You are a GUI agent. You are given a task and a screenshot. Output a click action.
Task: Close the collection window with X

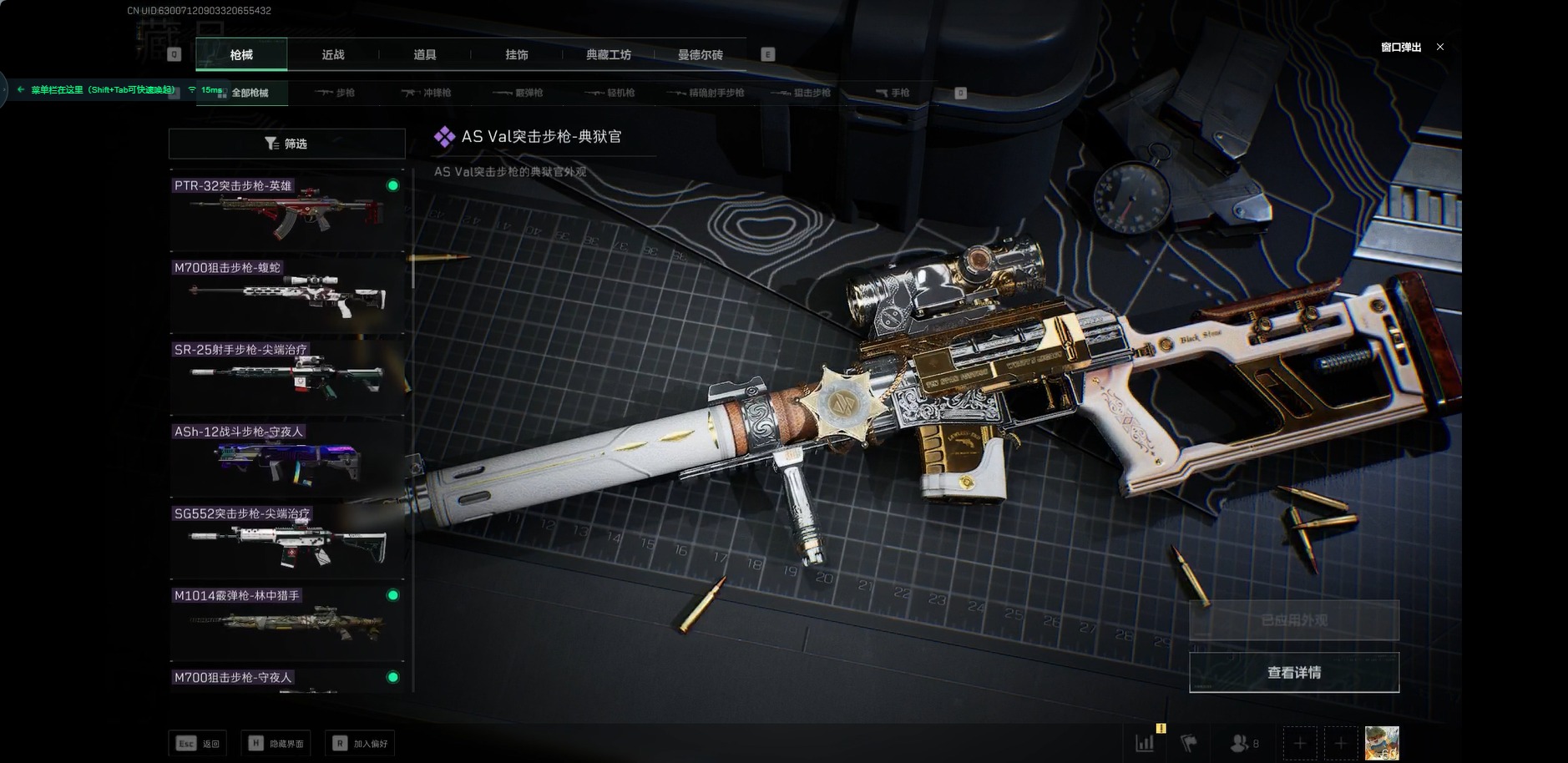pos(1440,47)
